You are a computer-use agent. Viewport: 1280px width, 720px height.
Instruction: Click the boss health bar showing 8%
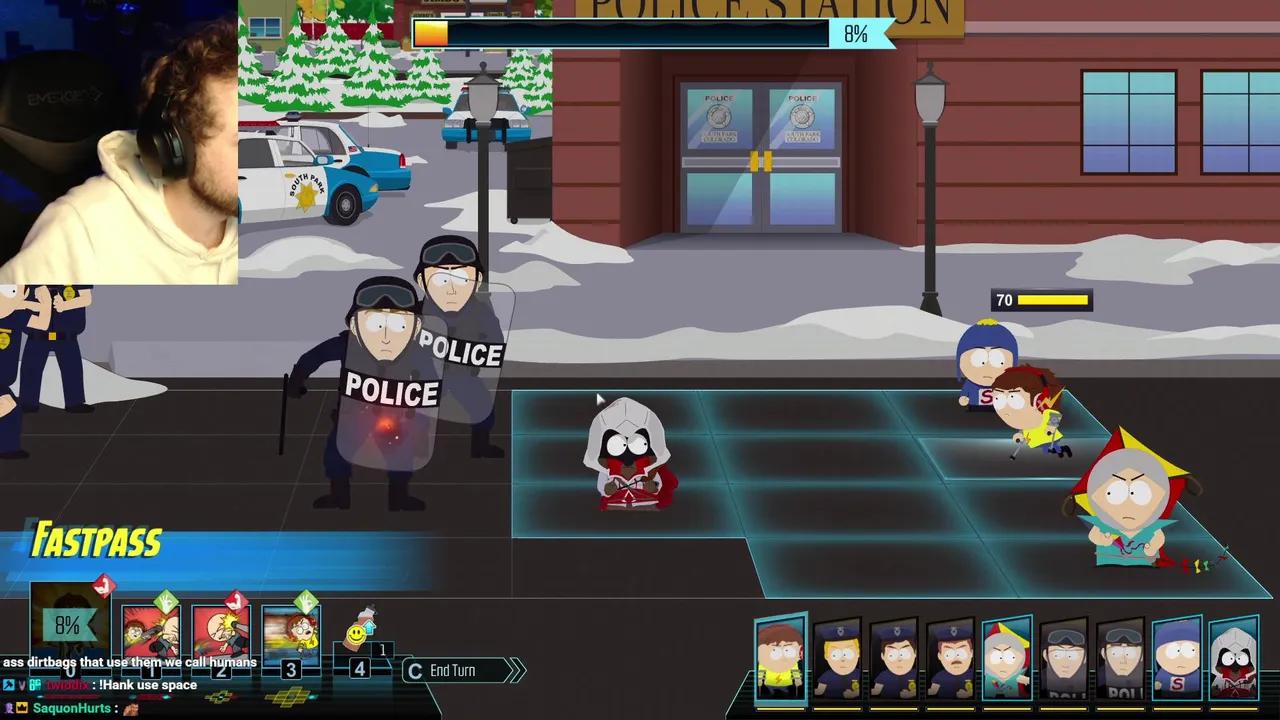(640, 33)
